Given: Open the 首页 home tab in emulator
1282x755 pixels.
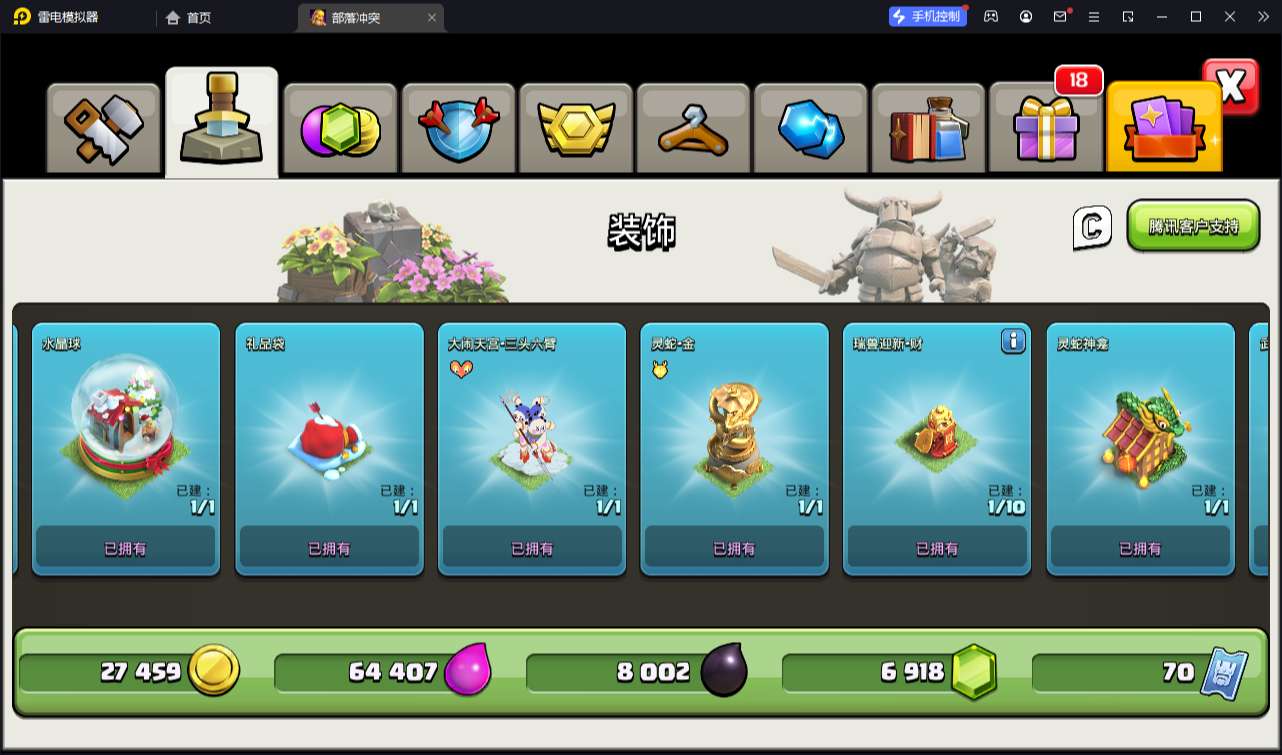Looking at the screenshot, I should (189, 17).
